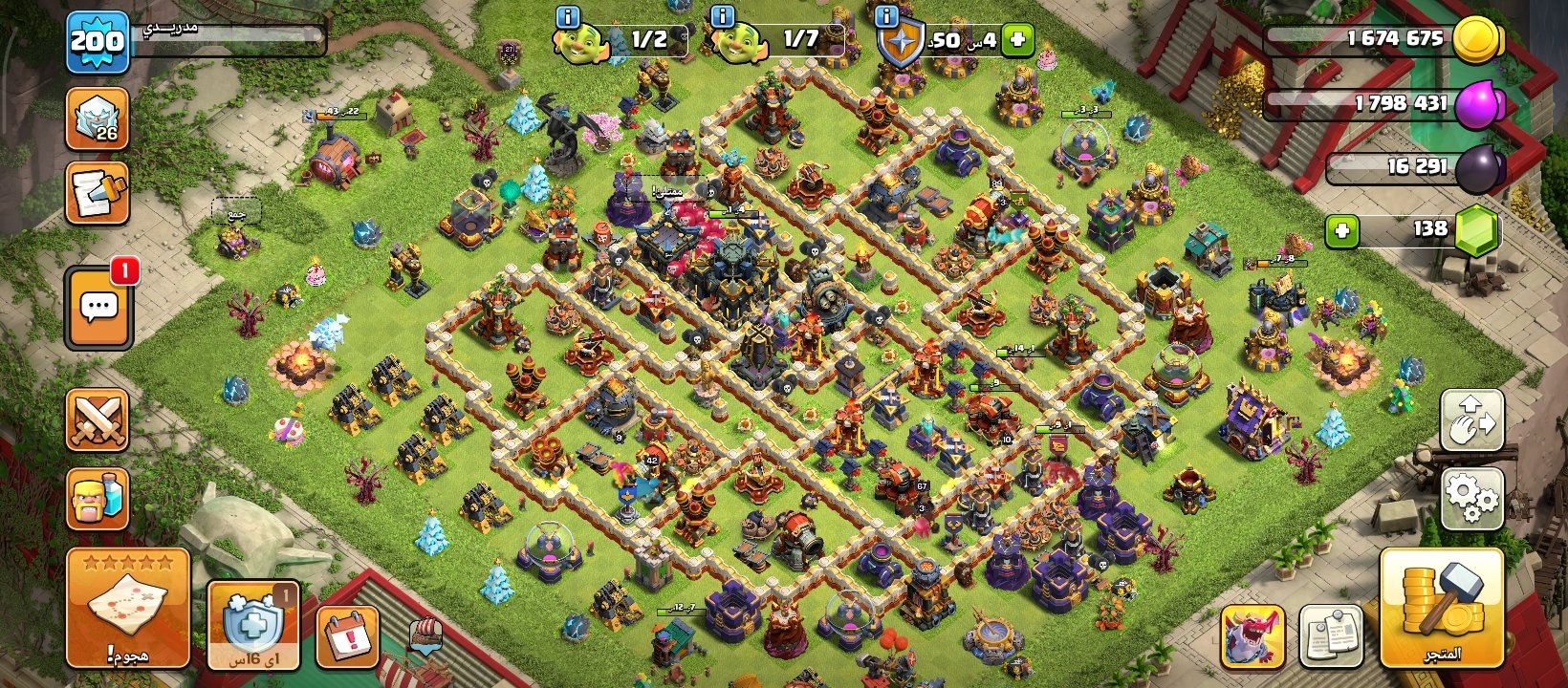The height and width of the screenshot is (688, 1568).
Task: Open the red dragon event icon
Action: point(1252,636)
